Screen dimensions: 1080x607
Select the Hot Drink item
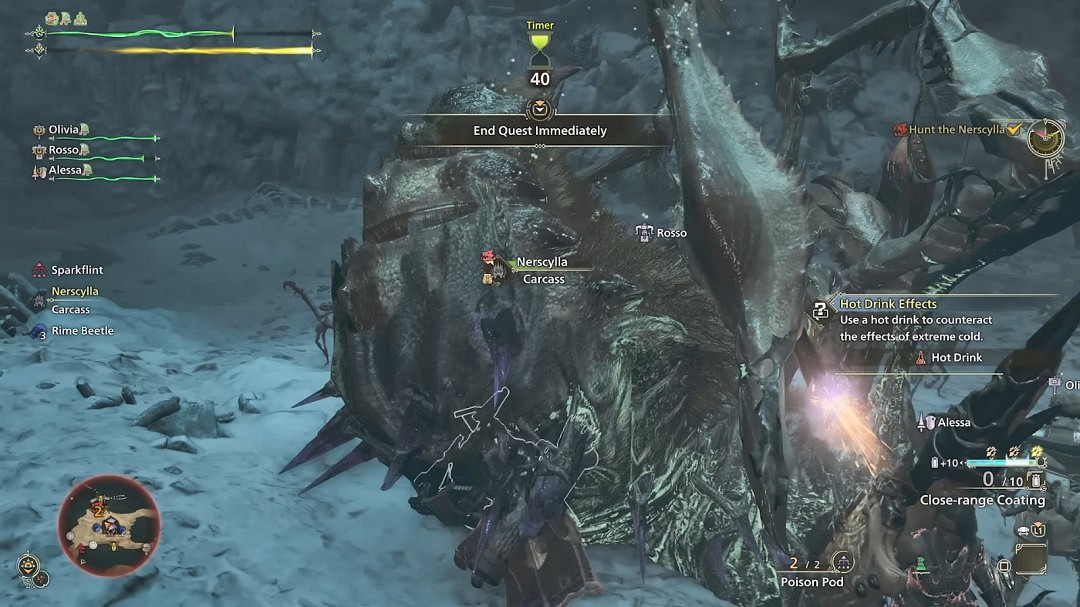[956, 357]
